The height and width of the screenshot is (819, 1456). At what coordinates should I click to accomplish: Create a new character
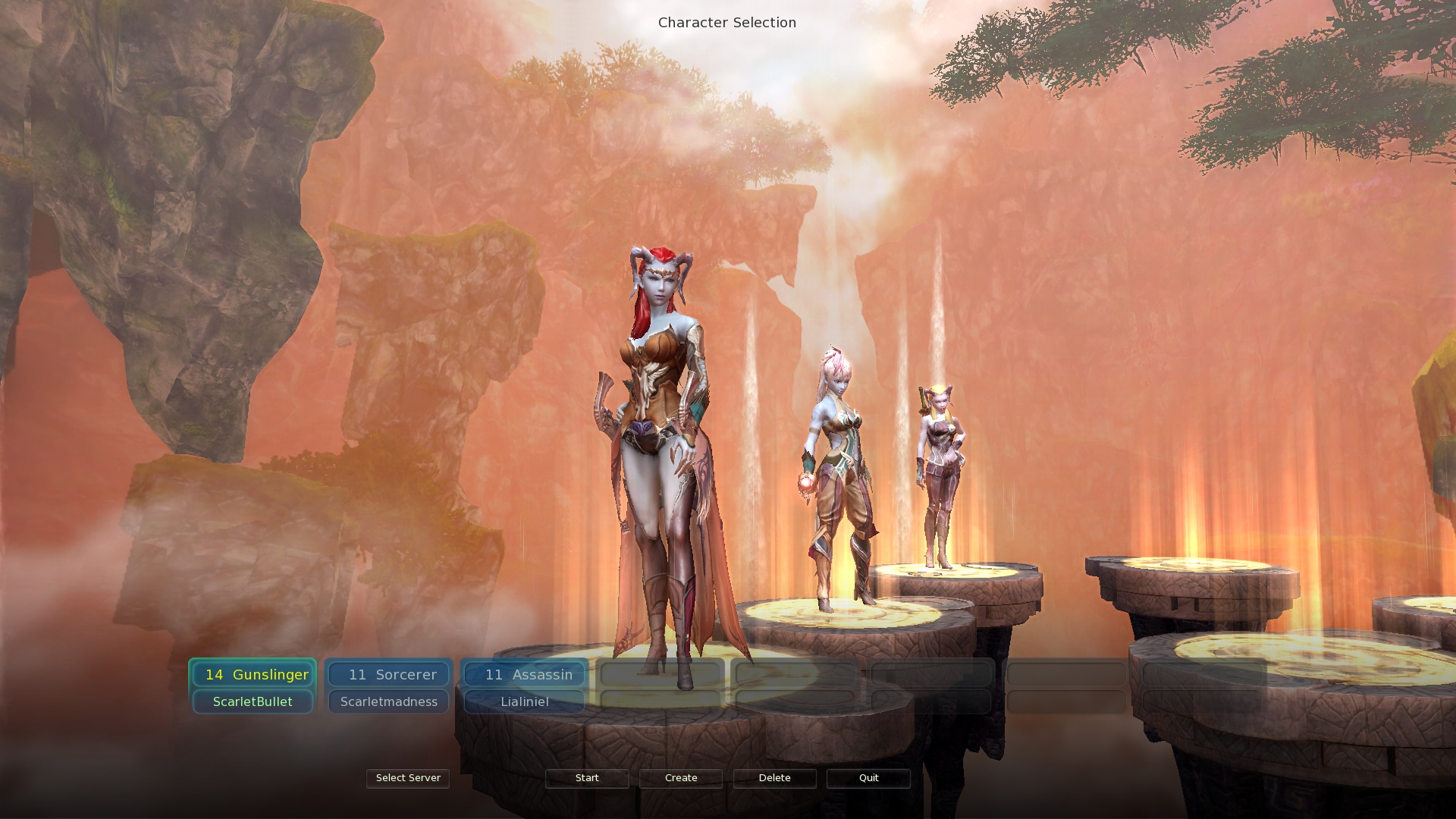681,778
